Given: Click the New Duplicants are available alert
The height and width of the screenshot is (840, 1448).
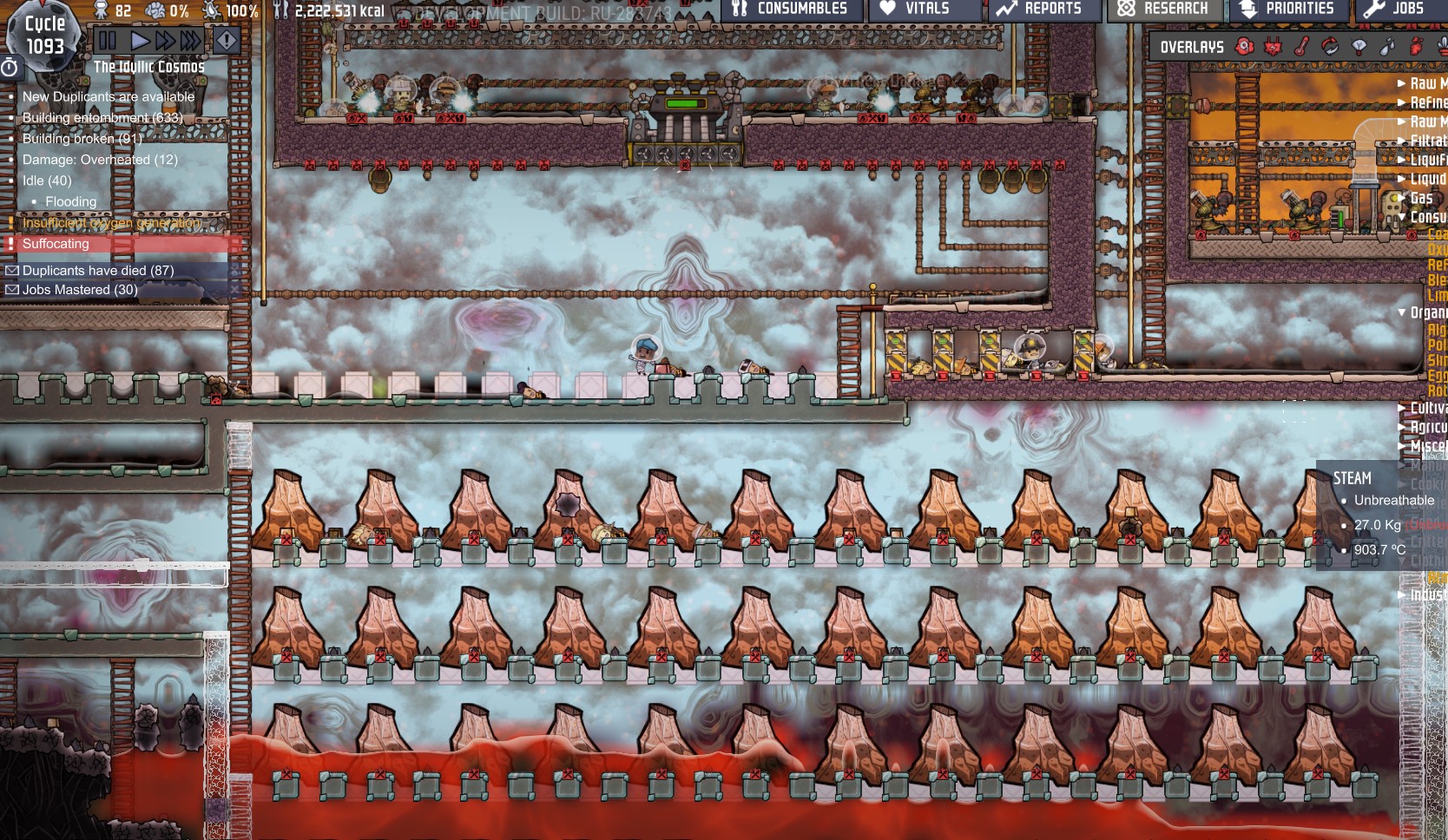Looking at the screenshot, I should pos(109,96).
